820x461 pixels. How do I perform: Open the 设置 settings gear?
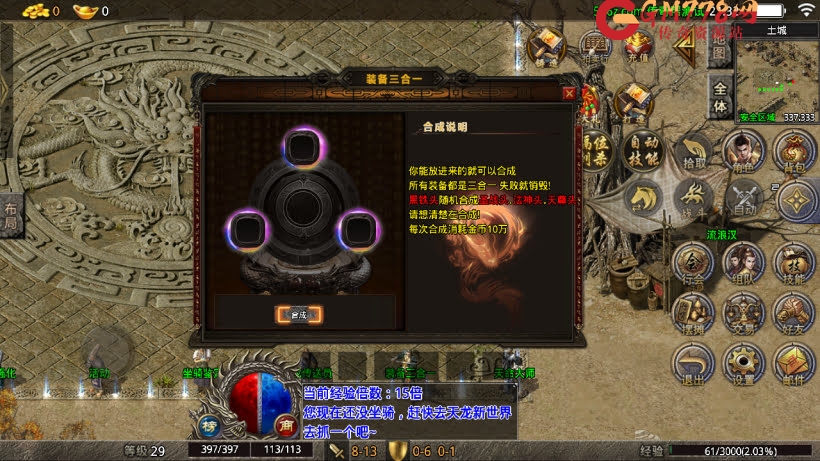coord(743,364)
